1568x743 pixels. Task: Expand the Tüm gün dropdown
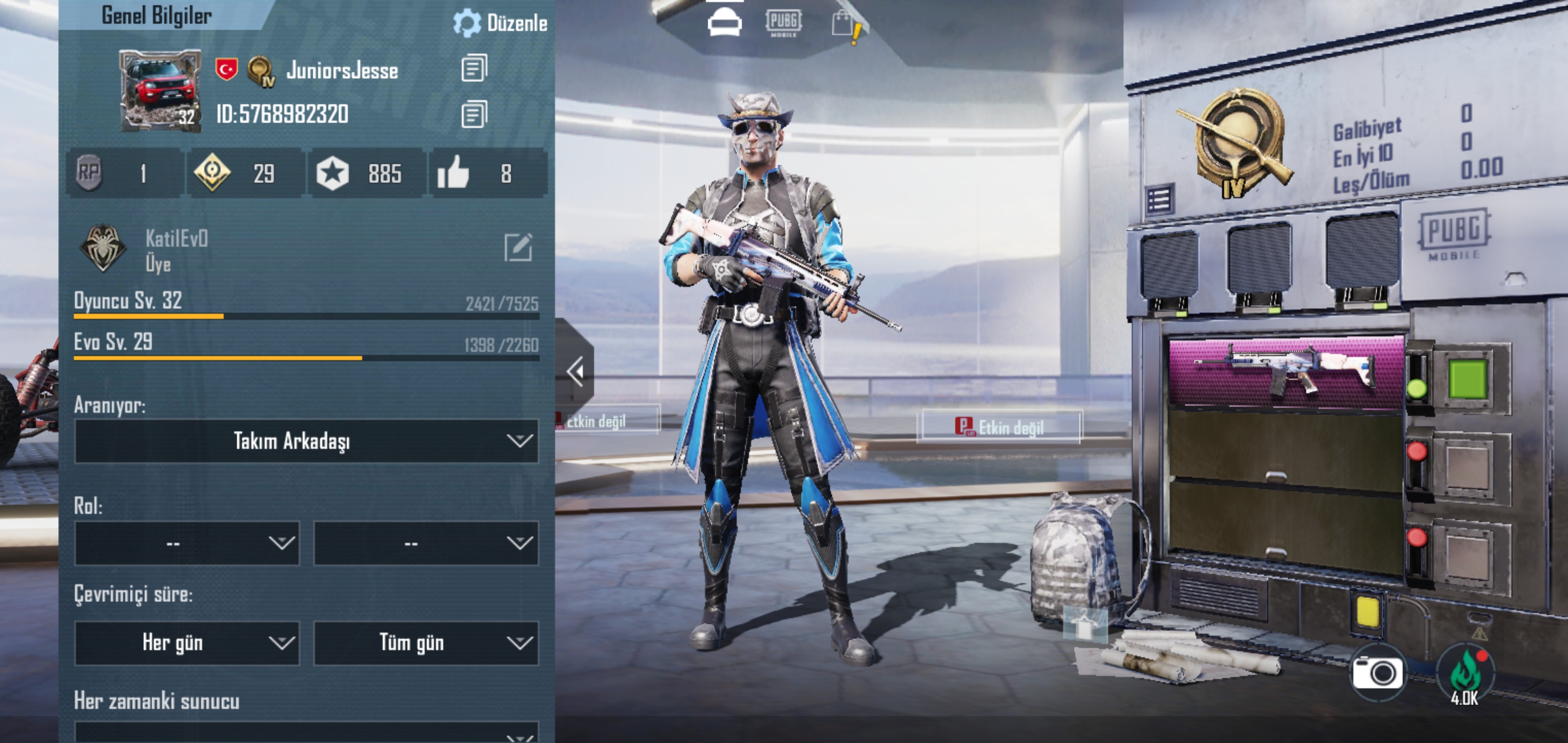point(426,642)
